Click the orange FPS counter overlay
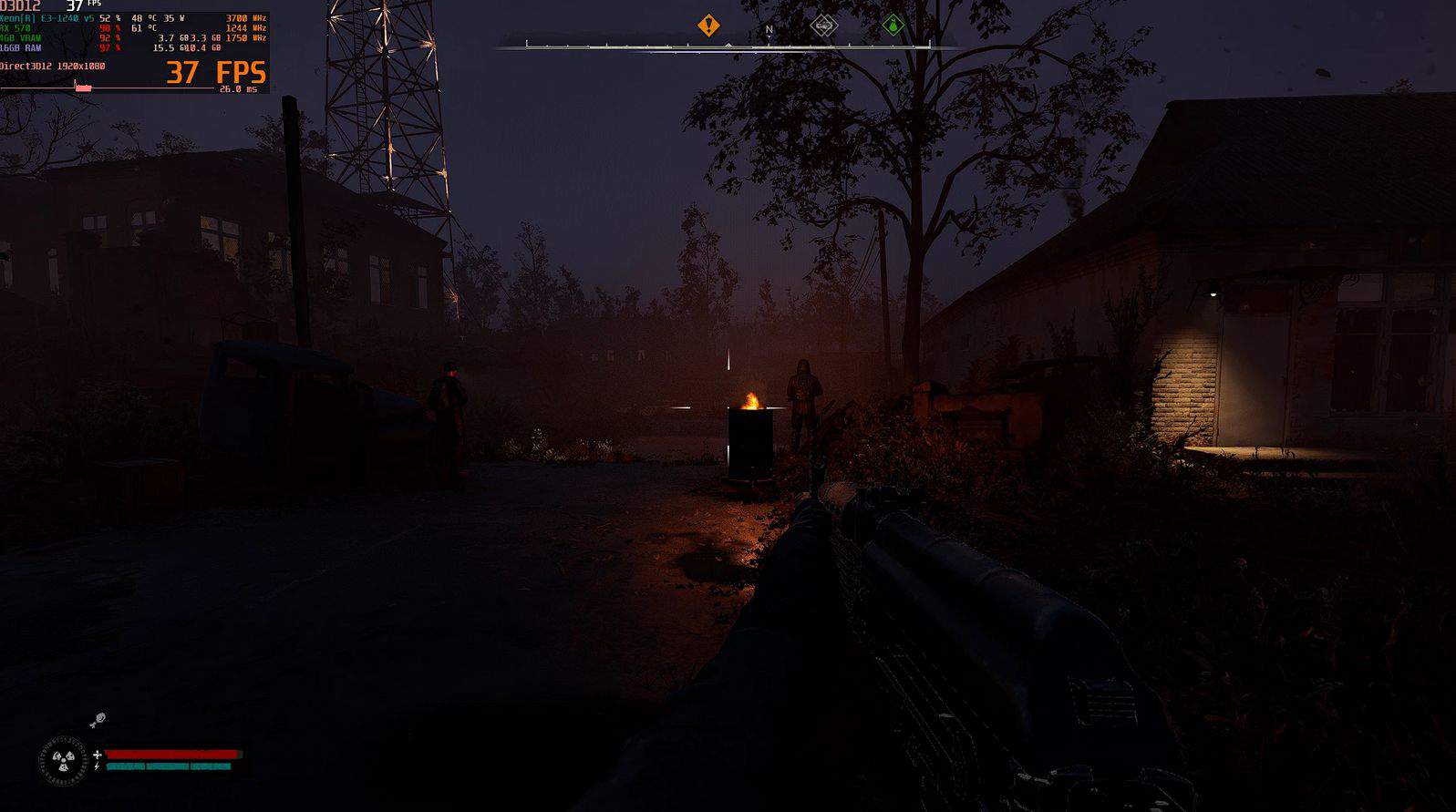Image resolution: width=1456 pixels, height=812 pixels. point(215,73)
